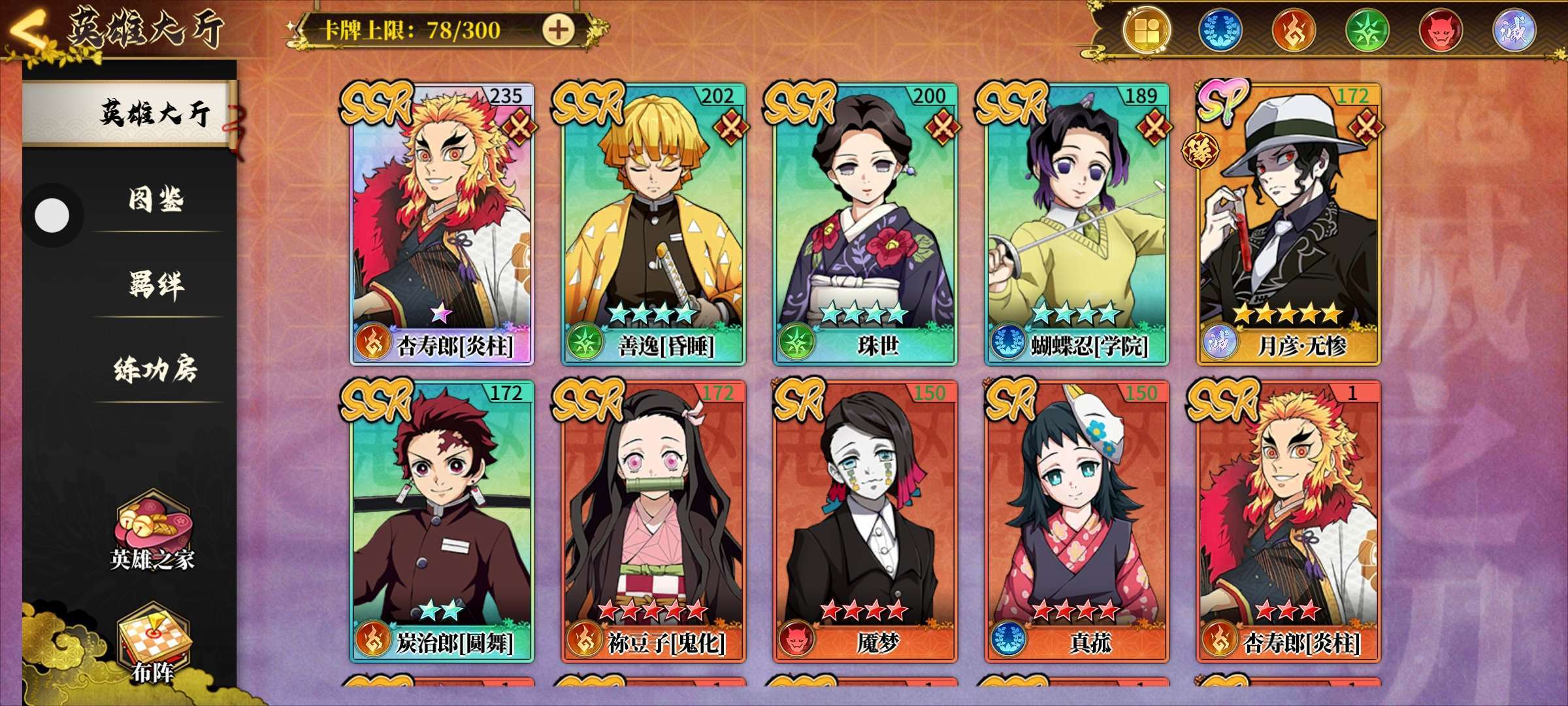Image resolution: width=1568 pixels, height=706 pixels.
Task: Filter heroes by red demon mask type
Action: pyautogui.click(x=1440, y=30)
